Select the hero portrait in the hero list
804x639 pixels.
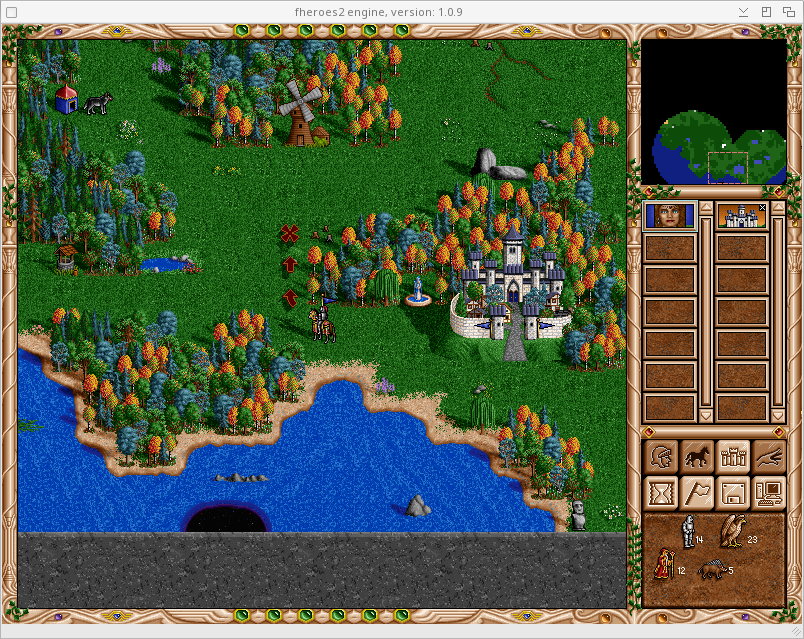669,216
